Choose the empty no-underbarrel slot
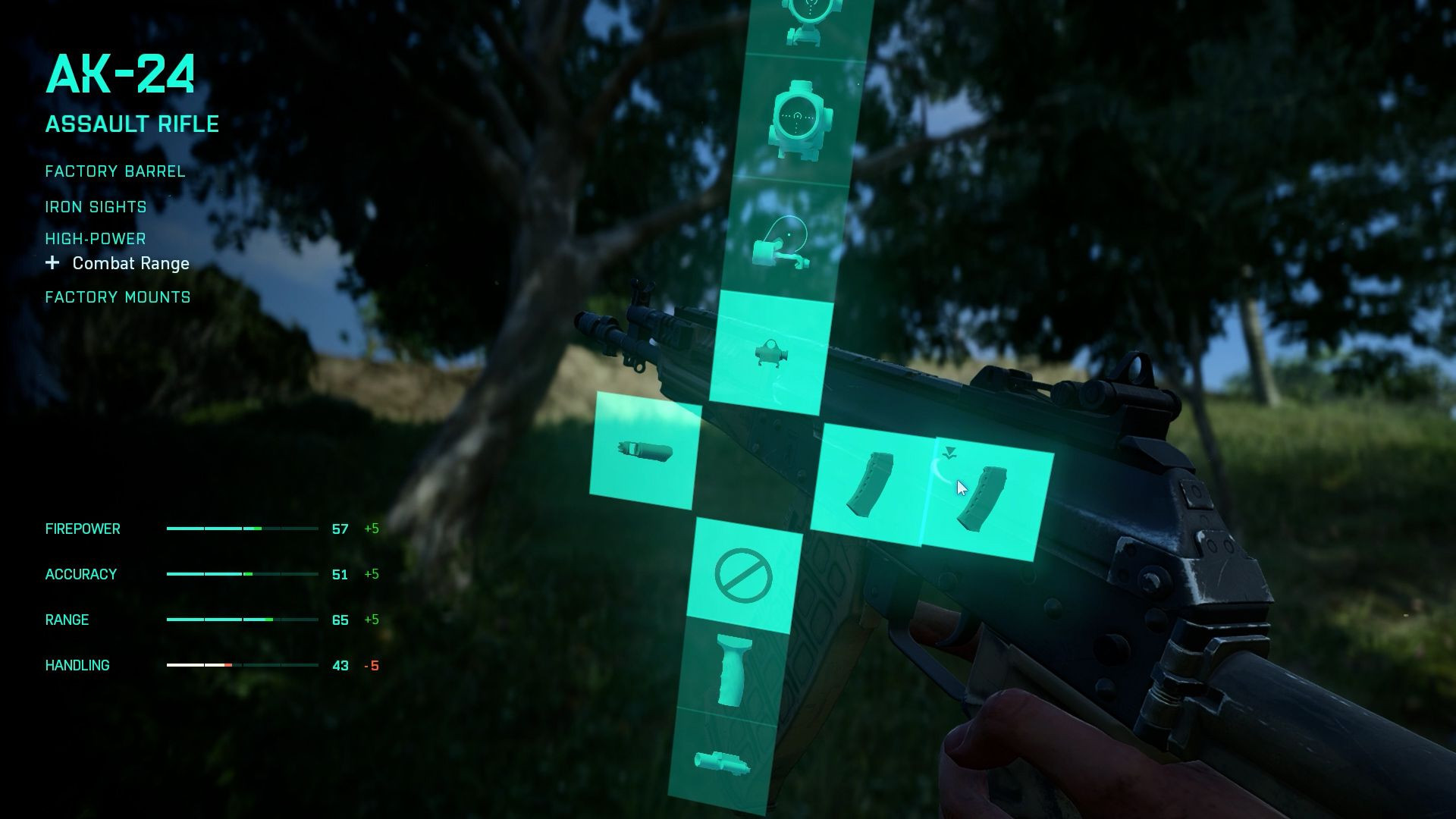This screenshot has width=1456, height=819. (744, 576)
